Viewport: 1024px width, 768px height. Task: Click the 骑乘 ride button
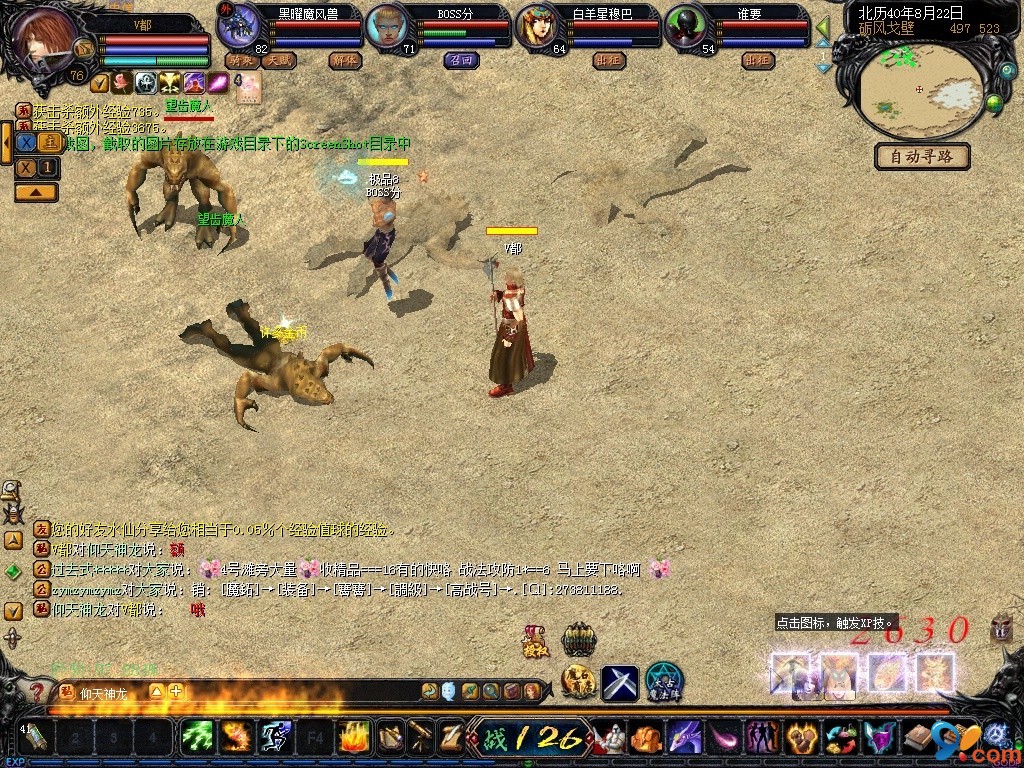tap(241, 60)
